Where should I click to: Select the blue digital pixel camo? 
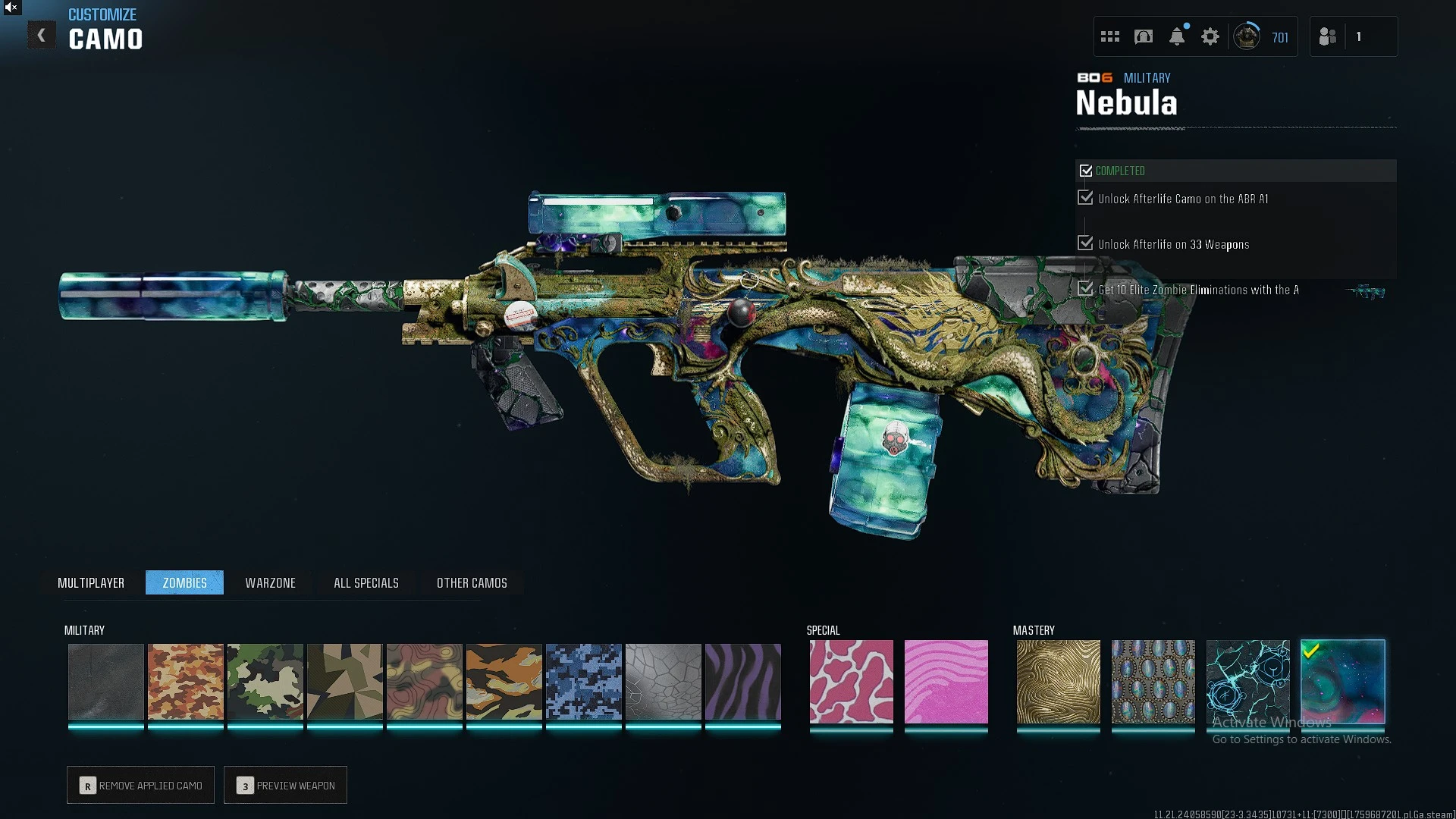click(x=583, y=681)
